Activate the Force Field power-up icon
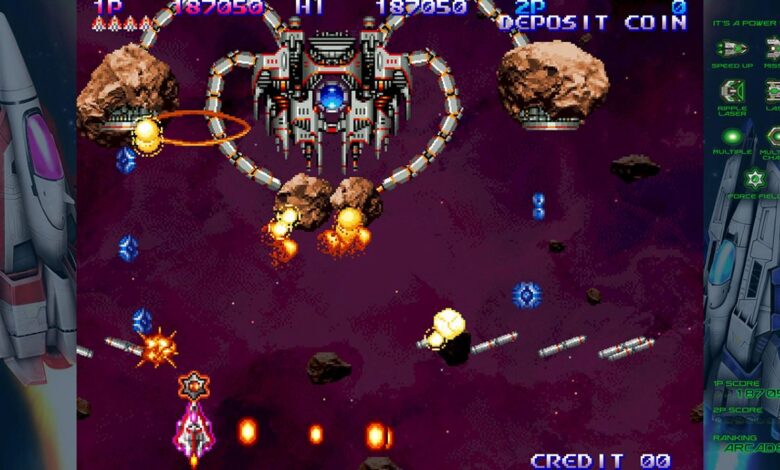Image resolution: width=780 pixels, height=470 pixels. [754, 178]
